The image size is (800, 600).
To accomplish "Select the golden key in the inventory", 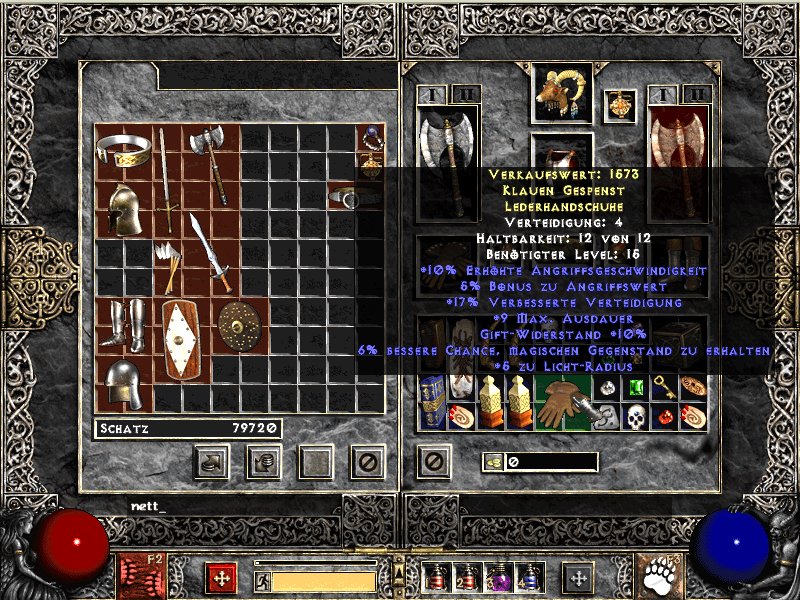I will [x=664, y=387].
